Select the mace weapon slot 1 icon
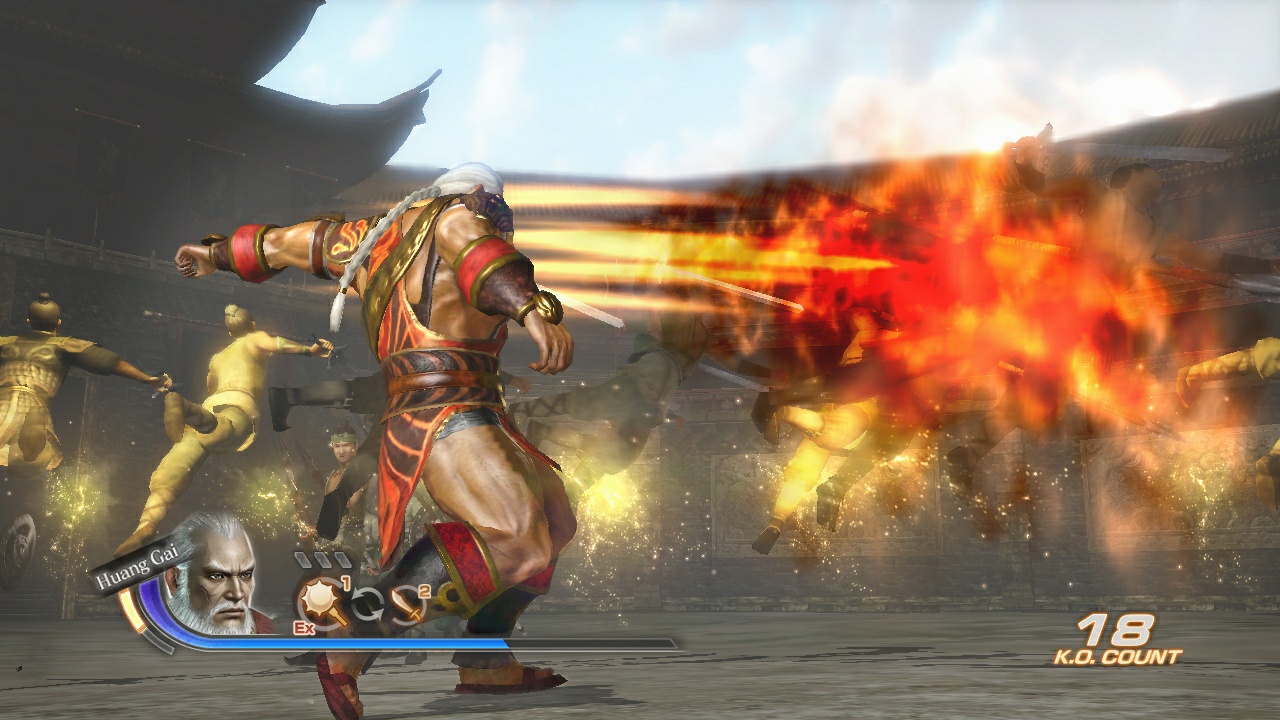The height and width of the screenshot is (720, 1280). [x=319, y=598]
